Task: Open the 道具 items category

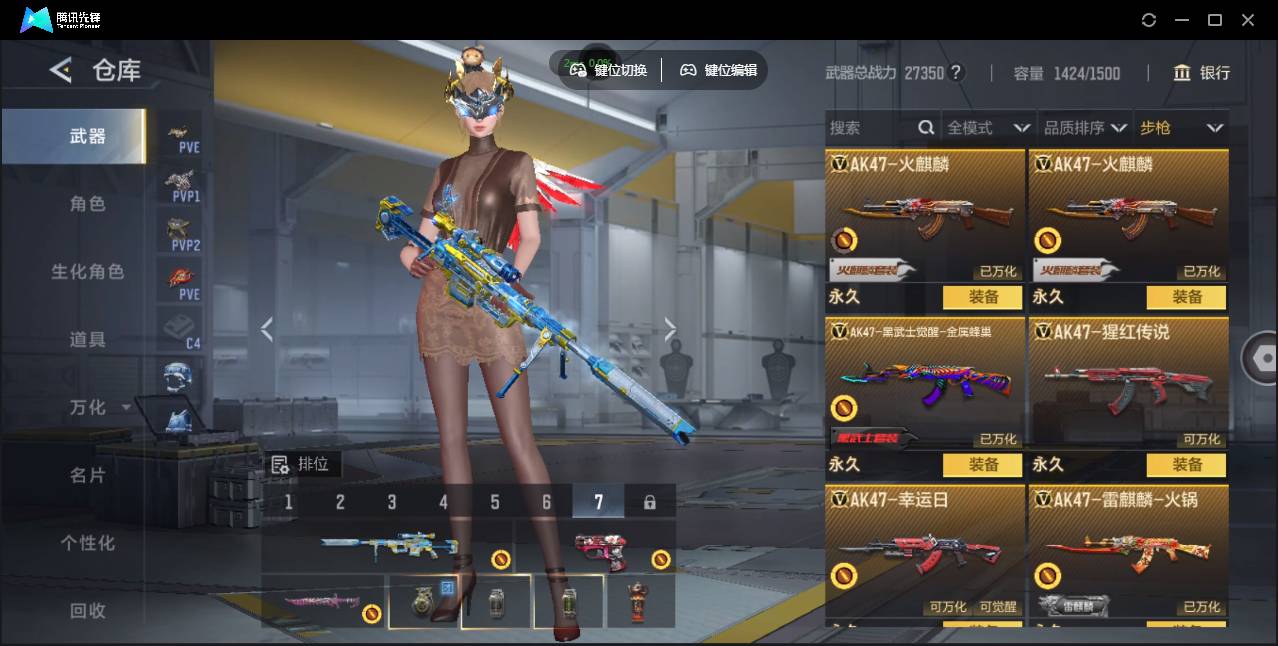Action: point(87,340)
